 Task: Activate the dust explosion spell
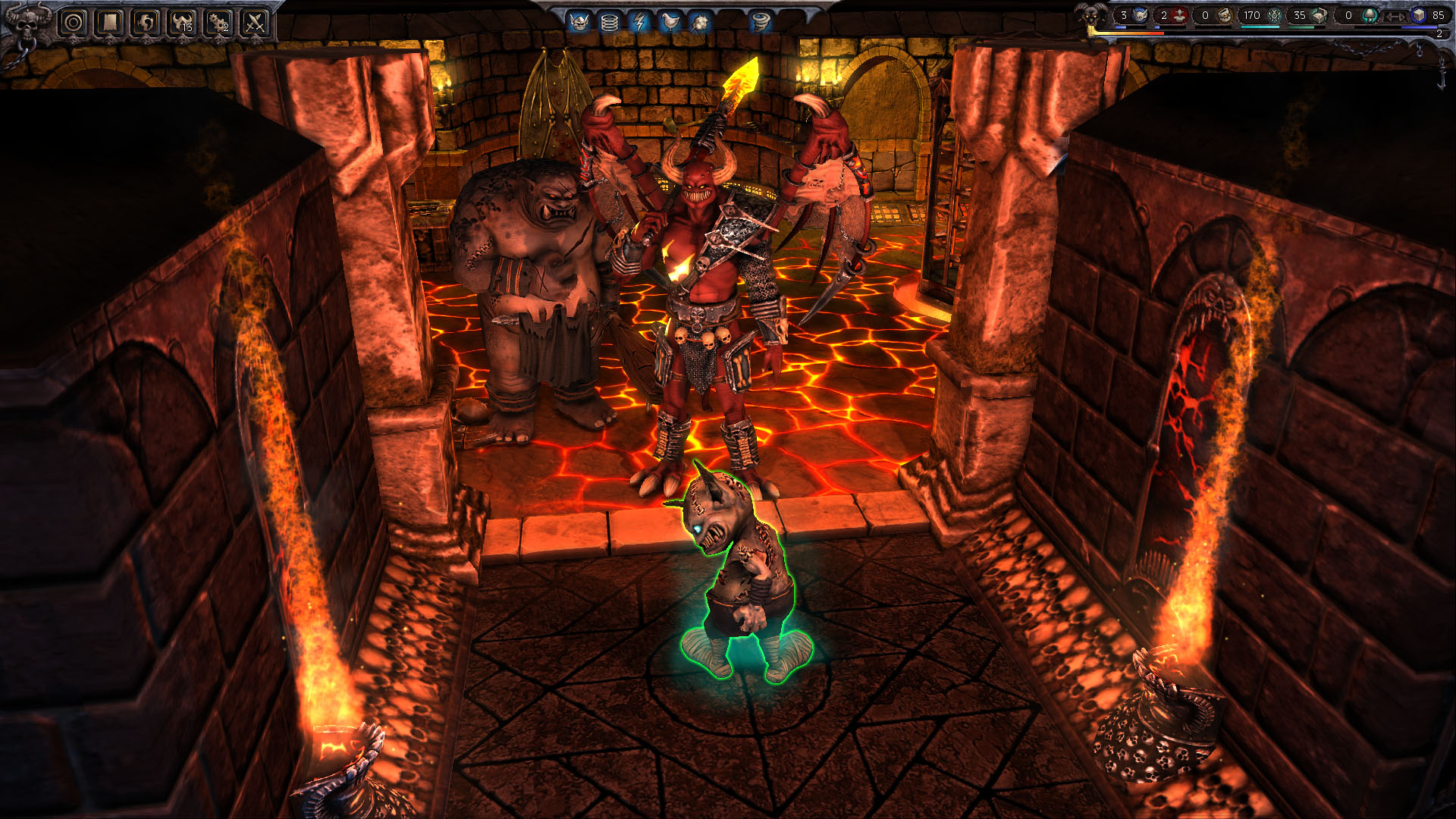[x=700, y=22]
